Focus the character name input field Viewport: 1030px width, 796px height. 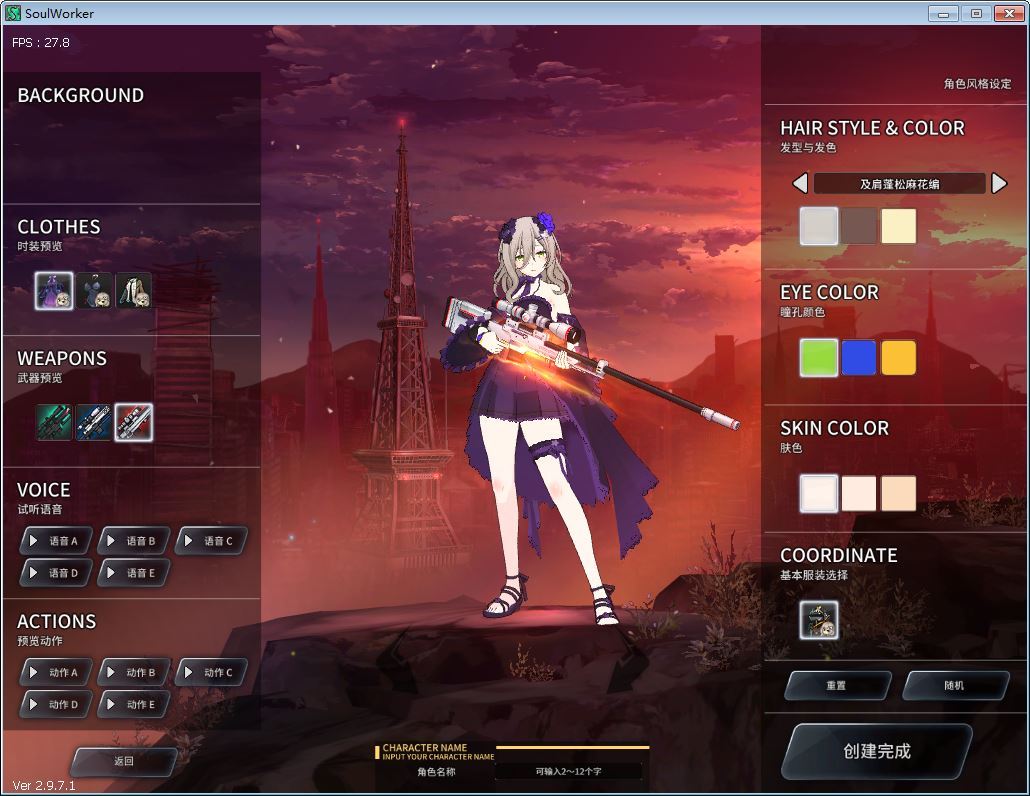[x=568, y=771]
